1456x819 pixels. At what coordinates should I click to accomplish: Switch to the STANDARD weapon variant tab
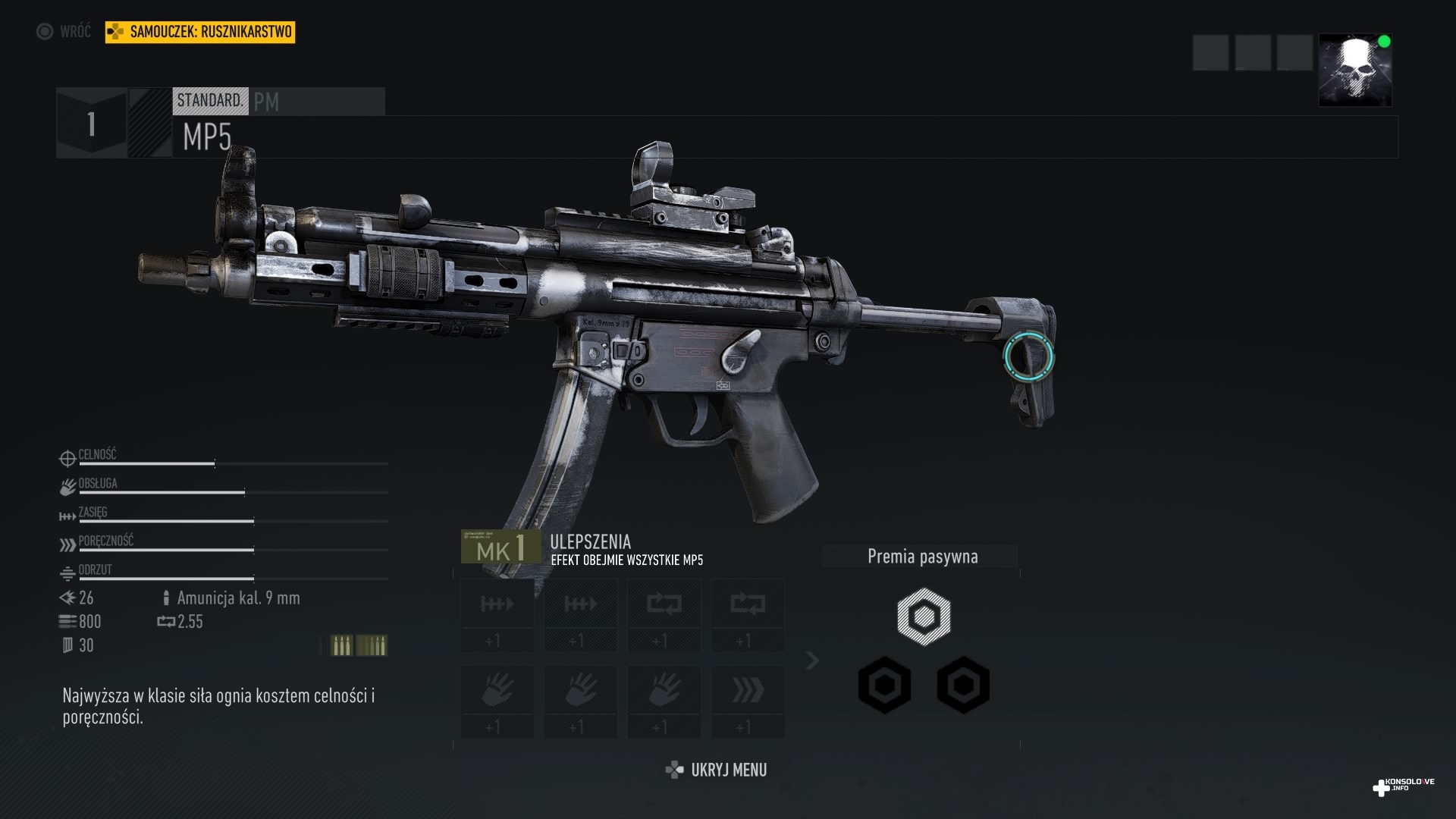pos(210,101)
